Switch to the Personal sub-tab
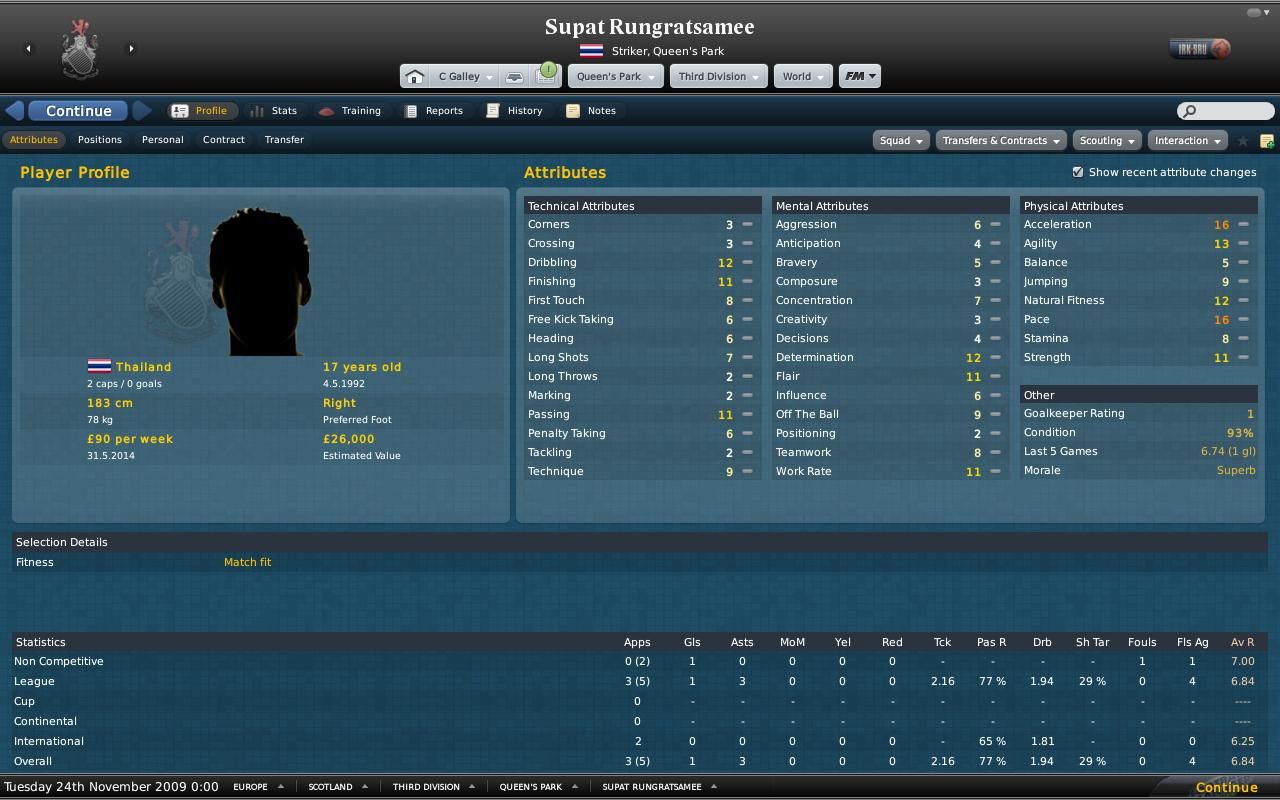The height and width of the screenshot is (800, 1280). click(162, 140)
